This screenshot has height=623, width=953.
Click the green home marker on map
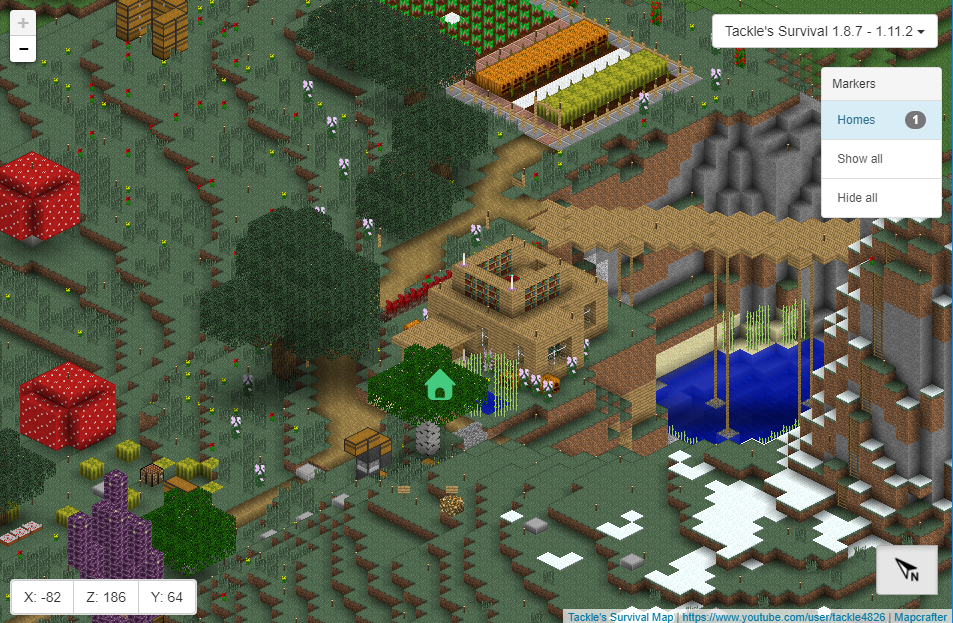440,384
